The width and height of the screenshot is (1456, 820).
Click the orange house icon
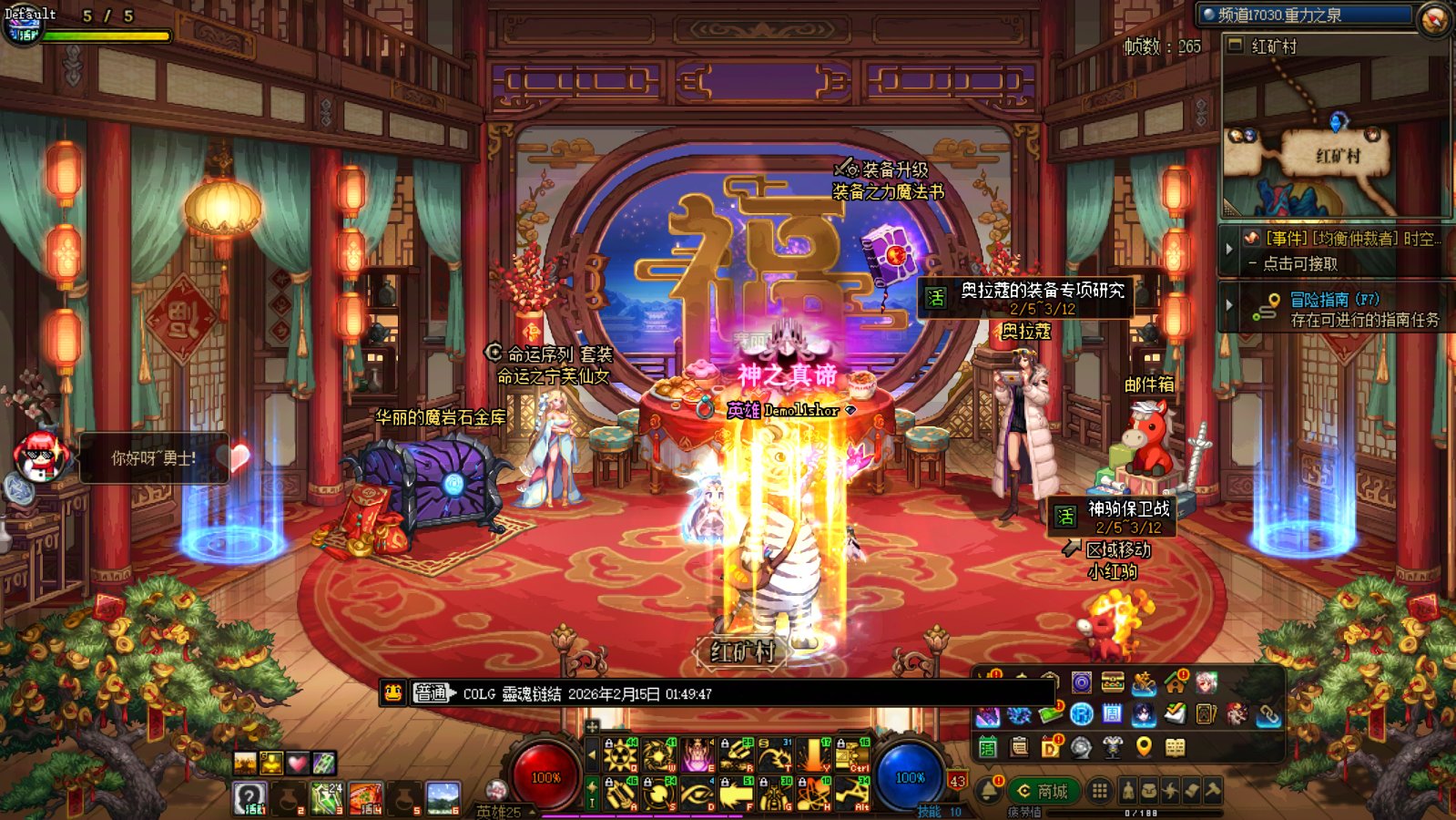(x=1175, y=682)
